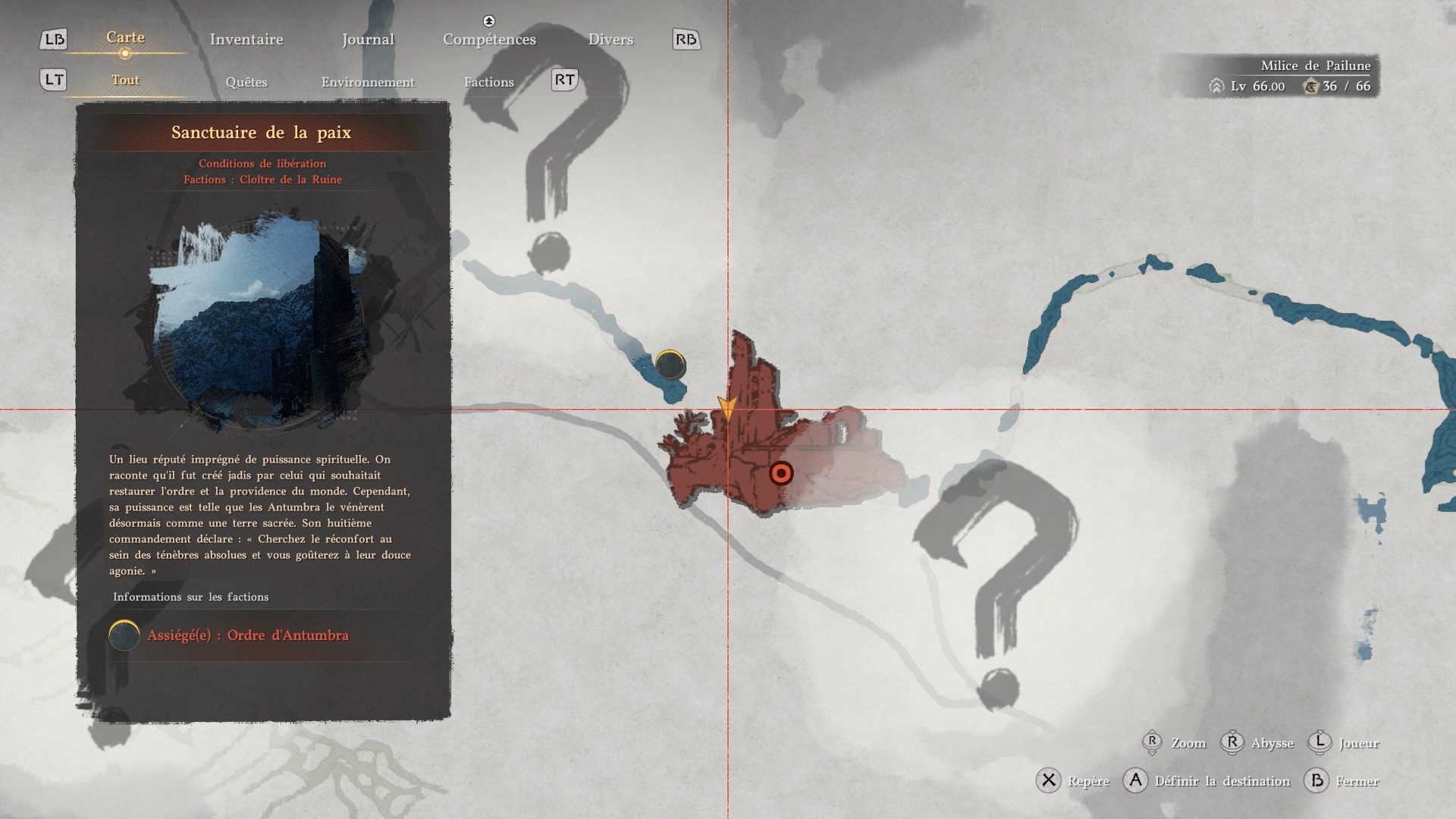Click the dark orb marker by the river
Viewport: 1456px width, 819px height.
click(670, 366)
